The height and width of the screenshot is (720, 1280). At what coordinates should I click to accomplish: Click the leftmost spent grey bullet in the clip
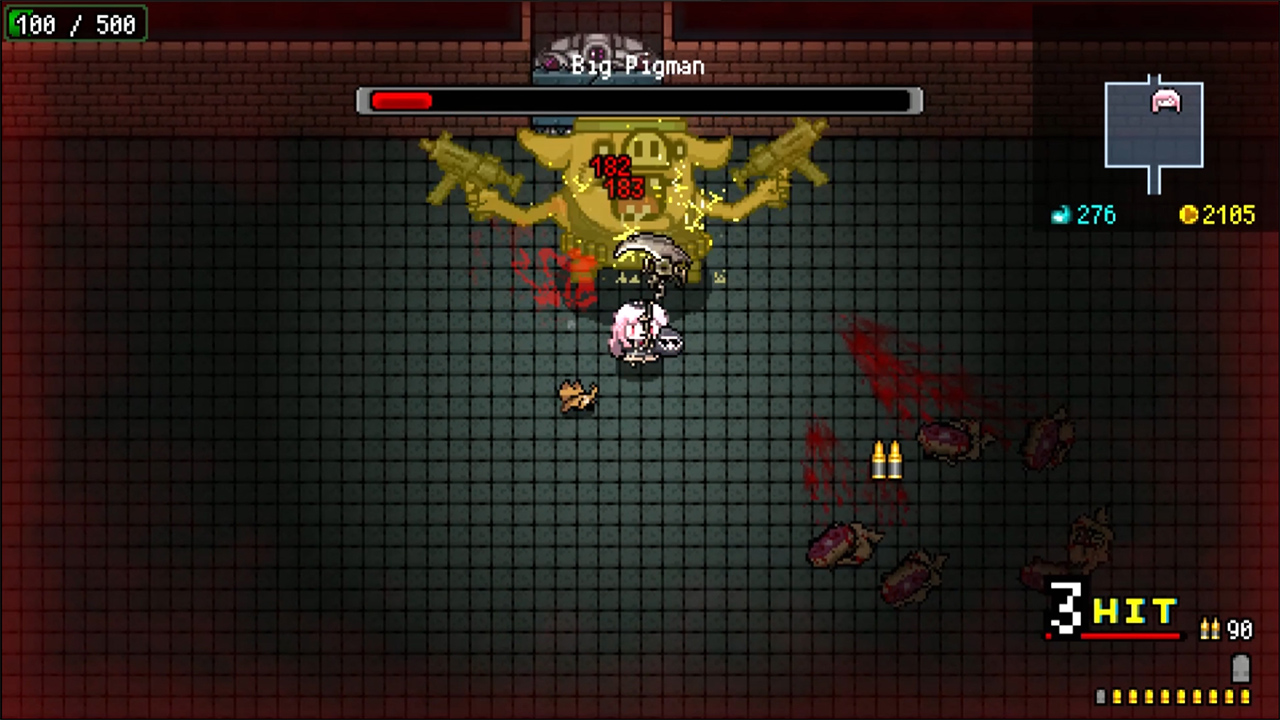point(1100,697)
